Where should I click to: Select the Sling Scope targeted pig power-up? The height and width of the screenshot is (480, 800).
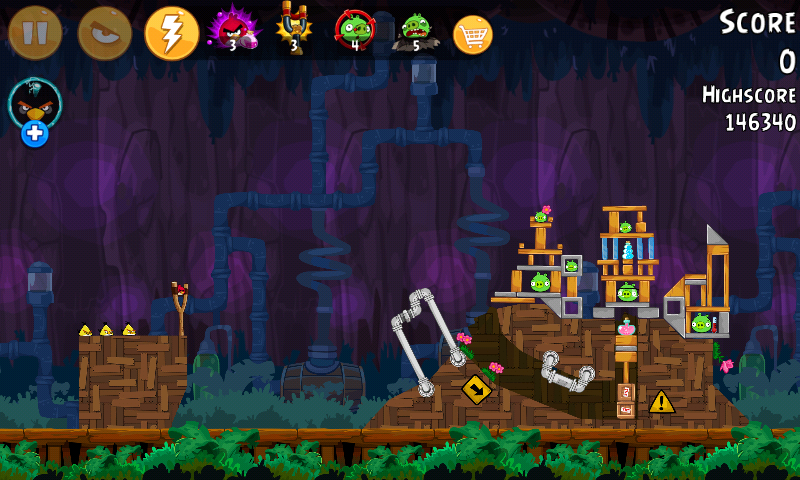354,30
